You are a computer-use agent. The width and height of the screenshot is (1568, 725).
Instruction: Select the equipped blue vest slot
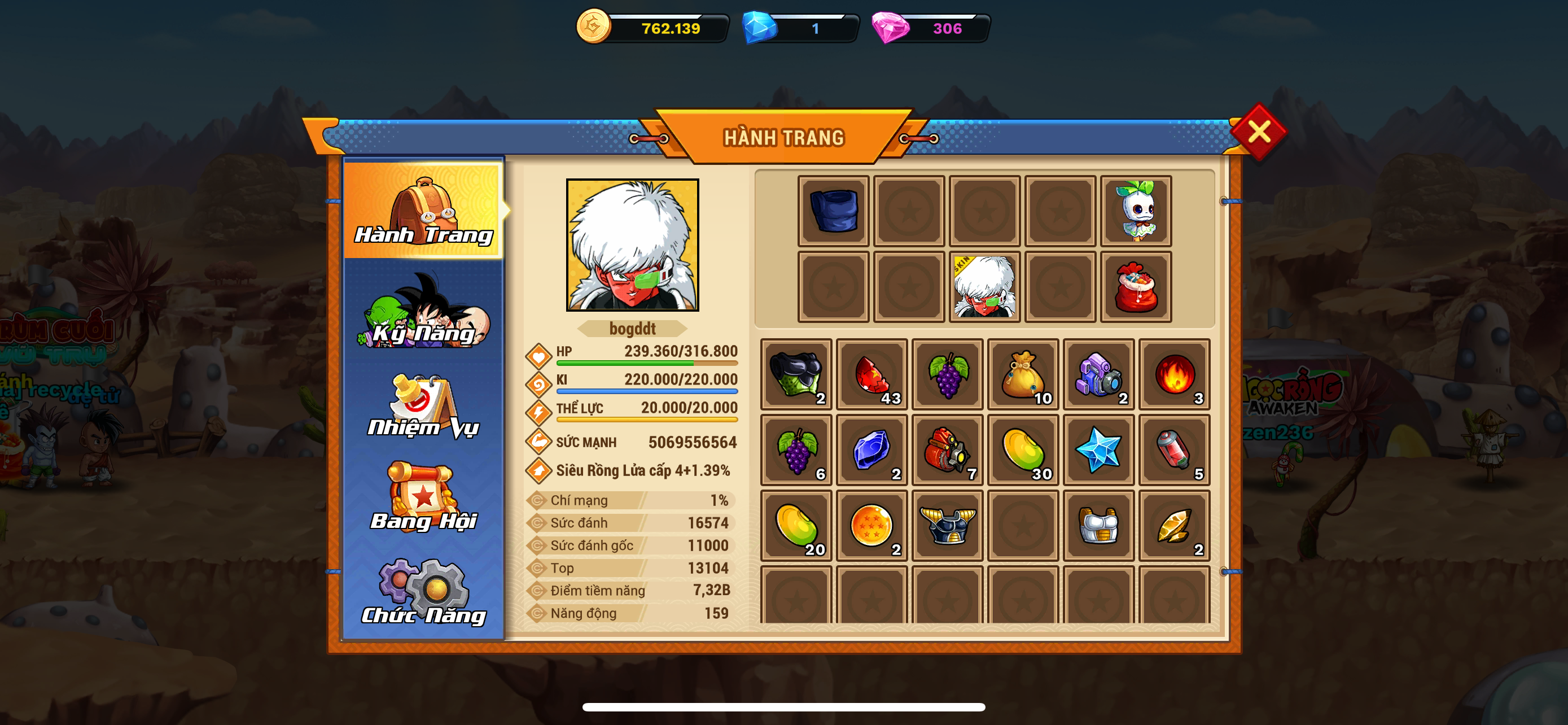pos(833,211)
